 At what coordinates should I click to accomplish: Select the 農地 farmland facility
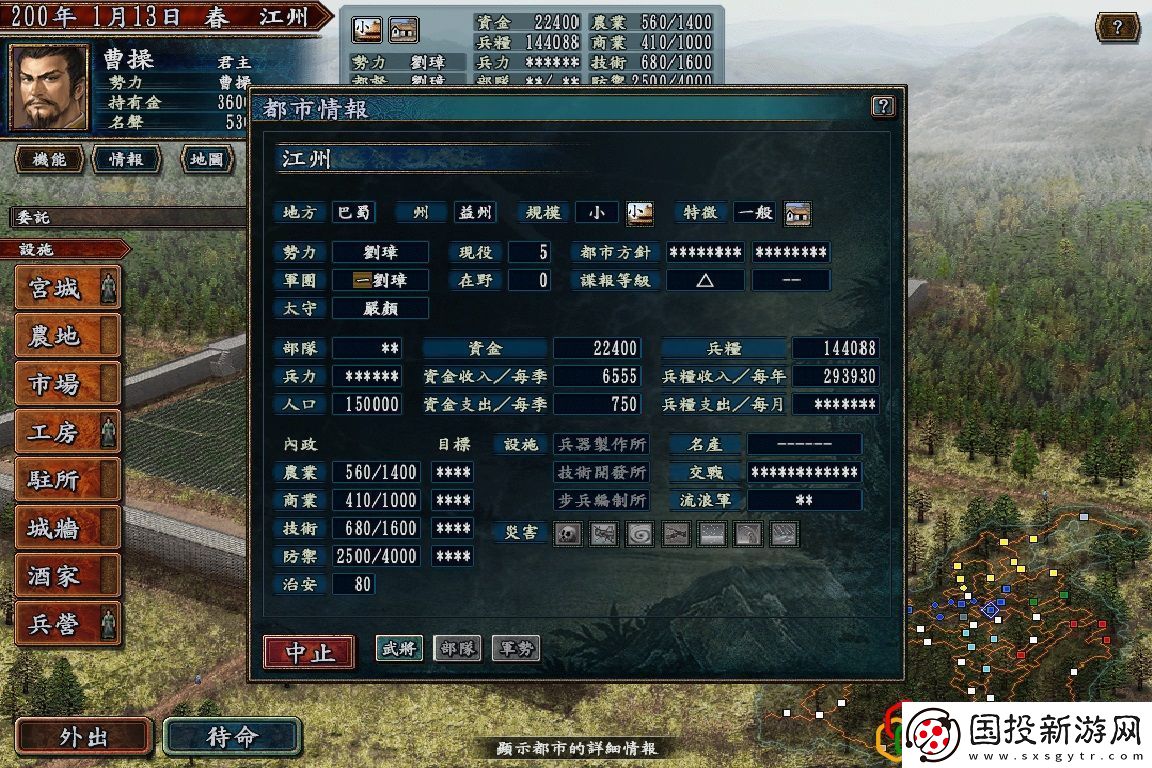pyautogui.click(x=68, y=337)
